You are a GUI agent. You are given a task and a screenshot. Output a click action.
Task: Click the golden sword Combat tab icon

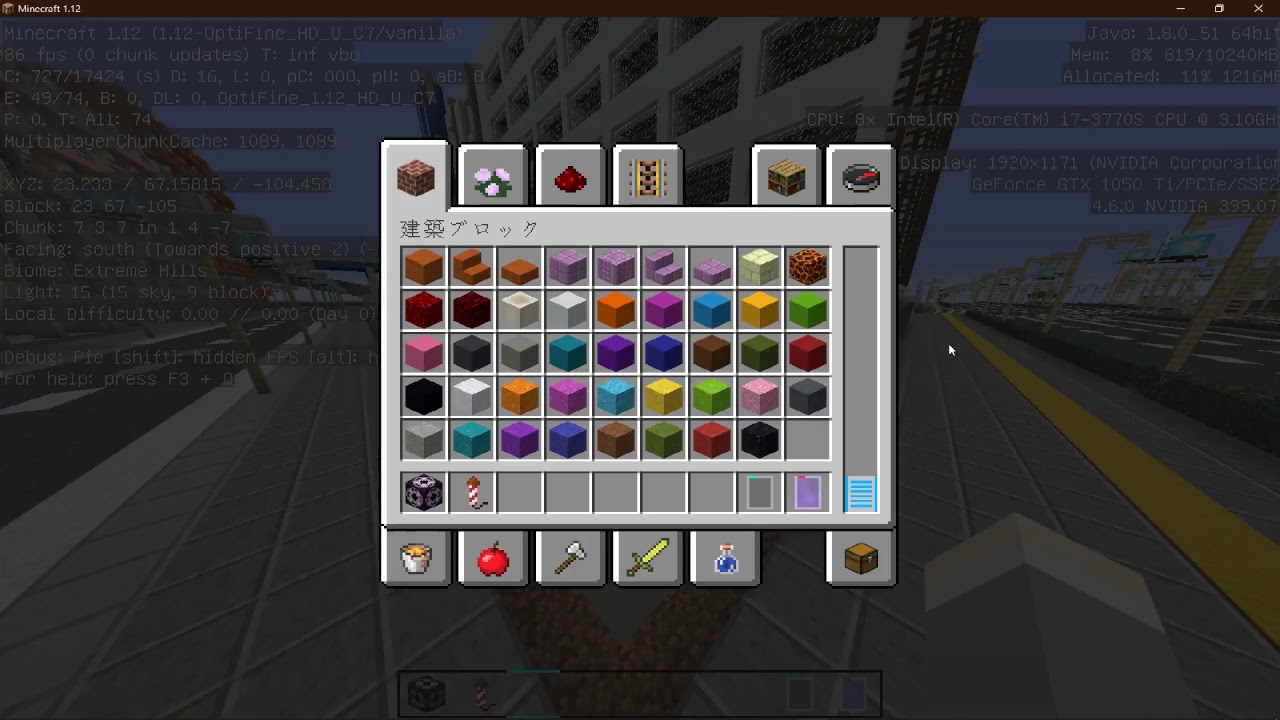pyautogui.click(x=647, y=558)
